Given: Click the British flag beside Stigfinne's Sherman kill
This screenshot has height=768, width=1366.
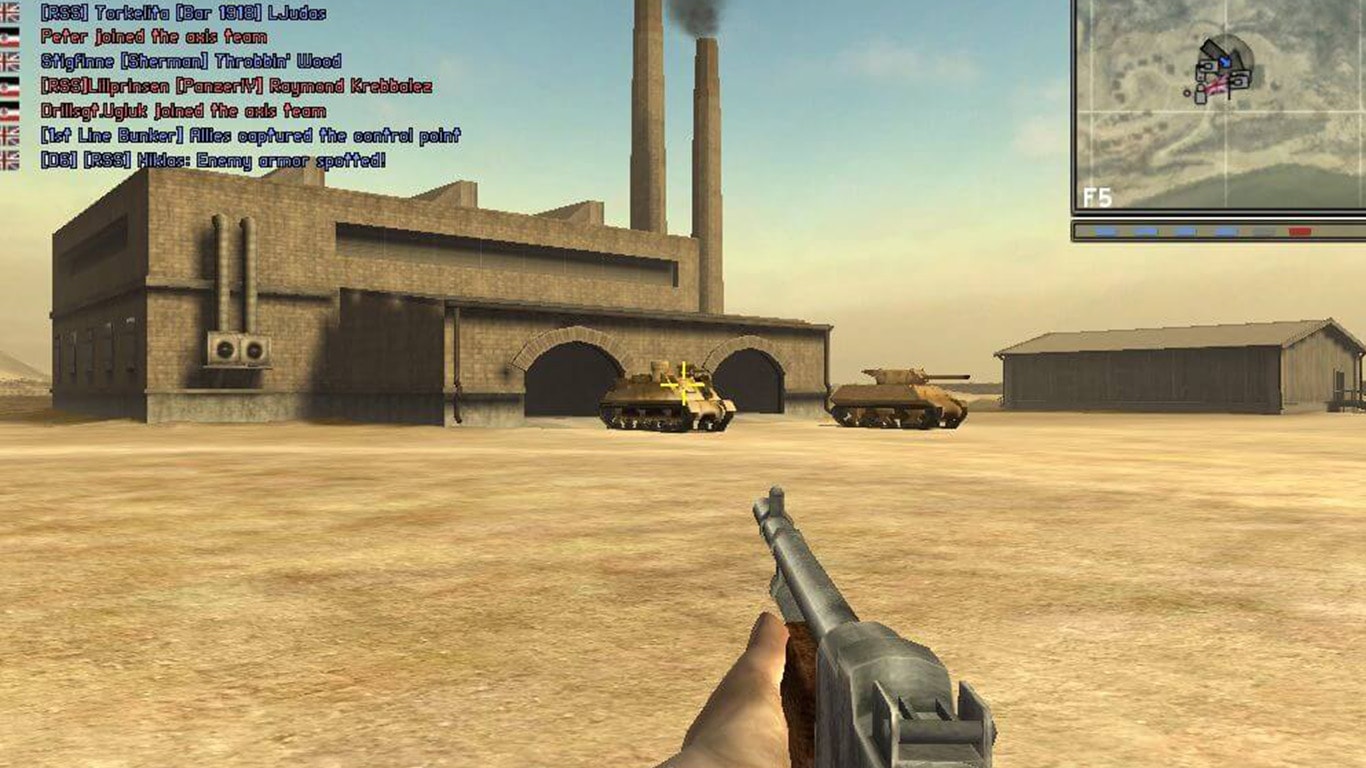Looking at the screenshot, I should (x=10, y=62).
